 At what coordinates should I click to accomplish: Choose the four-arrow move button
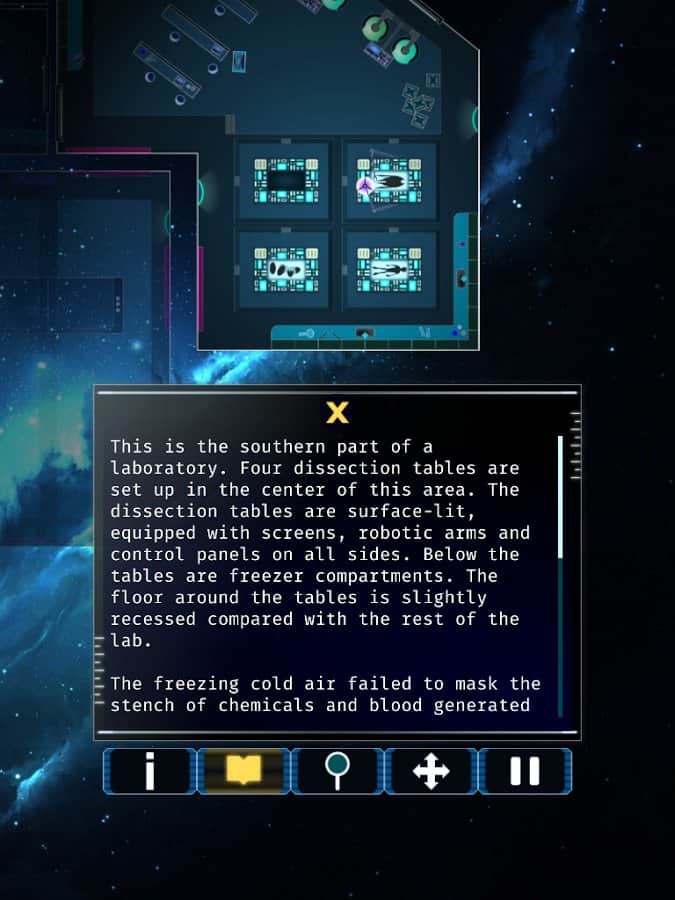coord(431,771)
